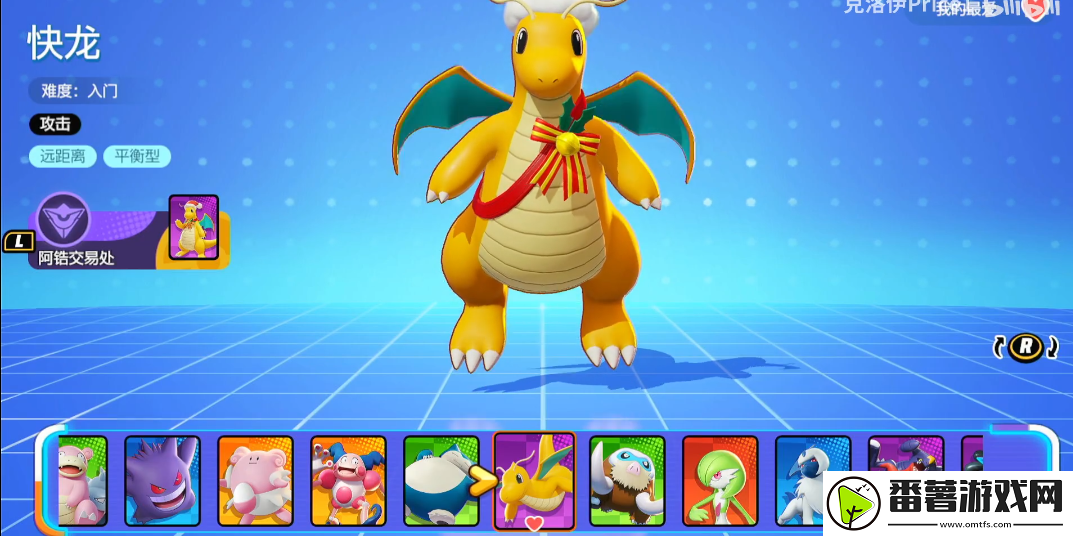The height and width of the screenshot is (536, 1073).
Task: Pick the Mamoswine portrait tile
Action: click(627, 480)
